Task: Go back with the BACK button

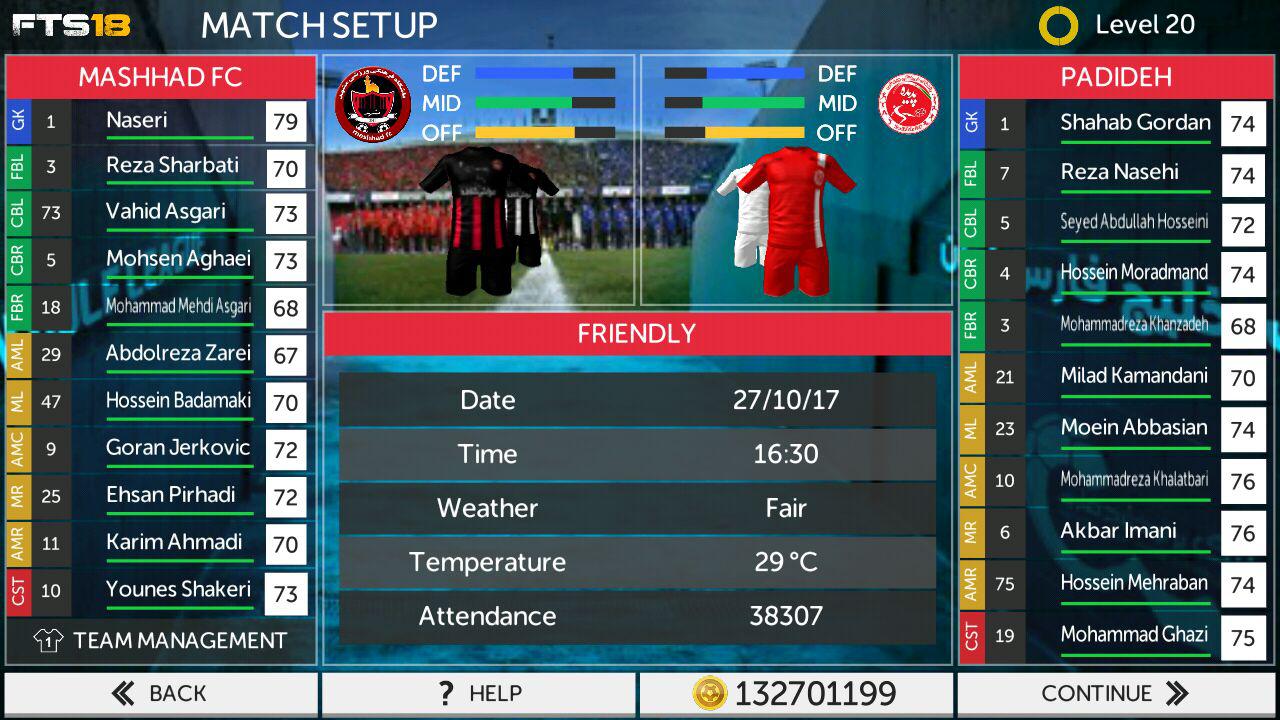Action: click(x=160, y=693)
